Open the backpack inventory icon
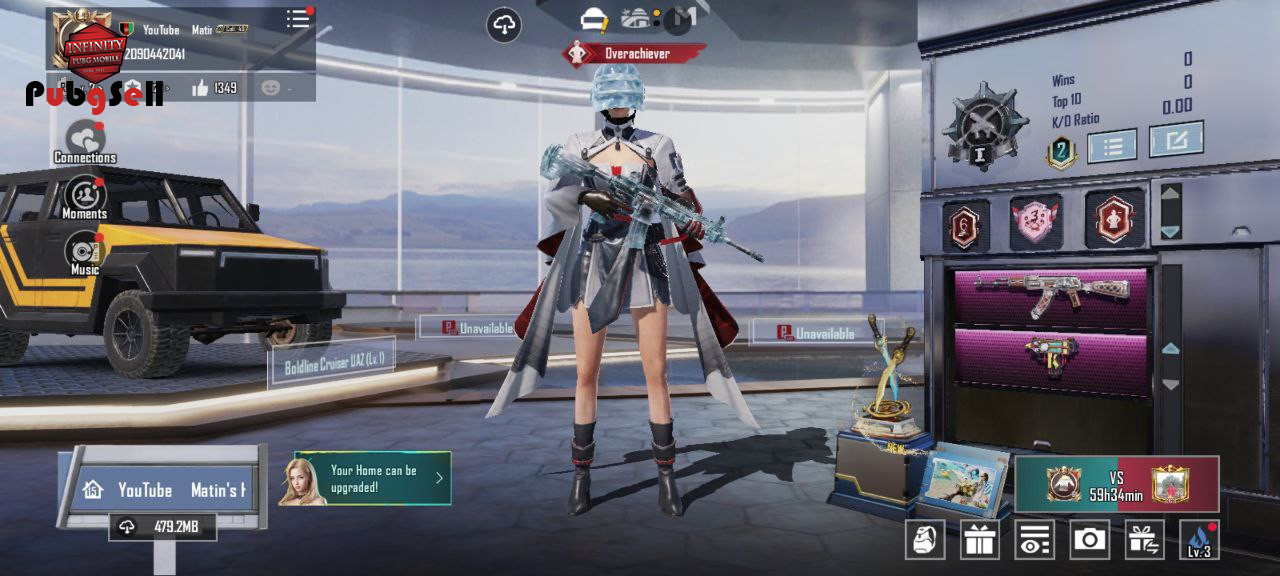Screen dimensions: 1280x576 [925, 540]
